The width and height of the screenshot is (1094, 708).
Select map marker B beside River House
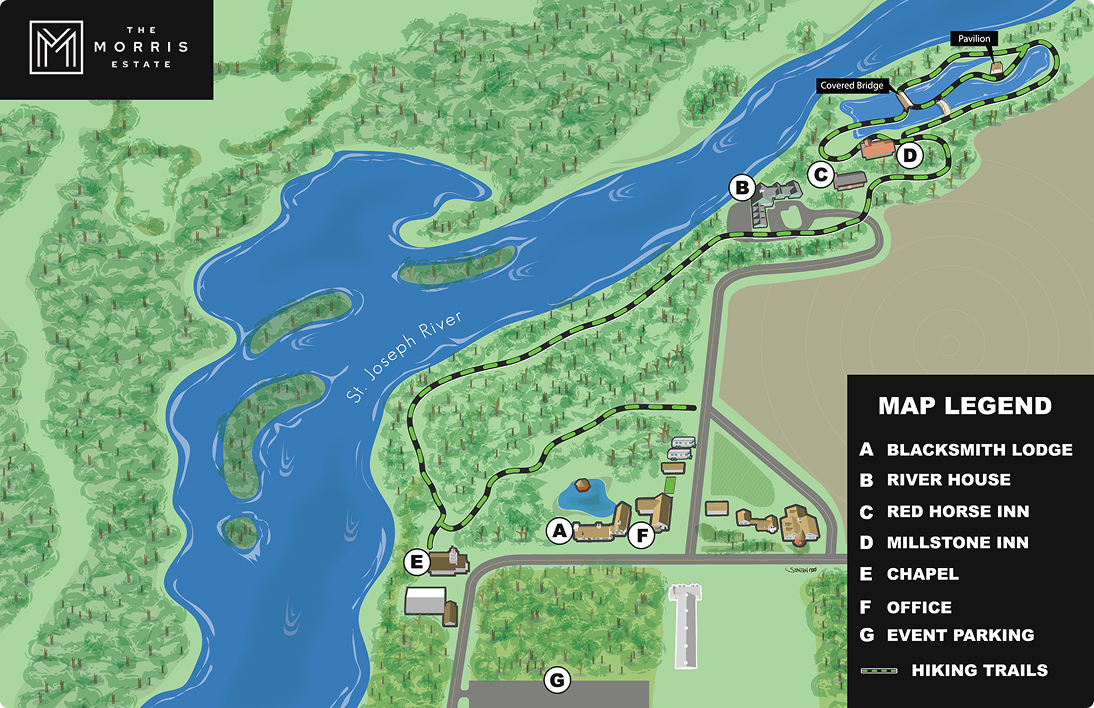pyautogui.click(x=742, y=187)
